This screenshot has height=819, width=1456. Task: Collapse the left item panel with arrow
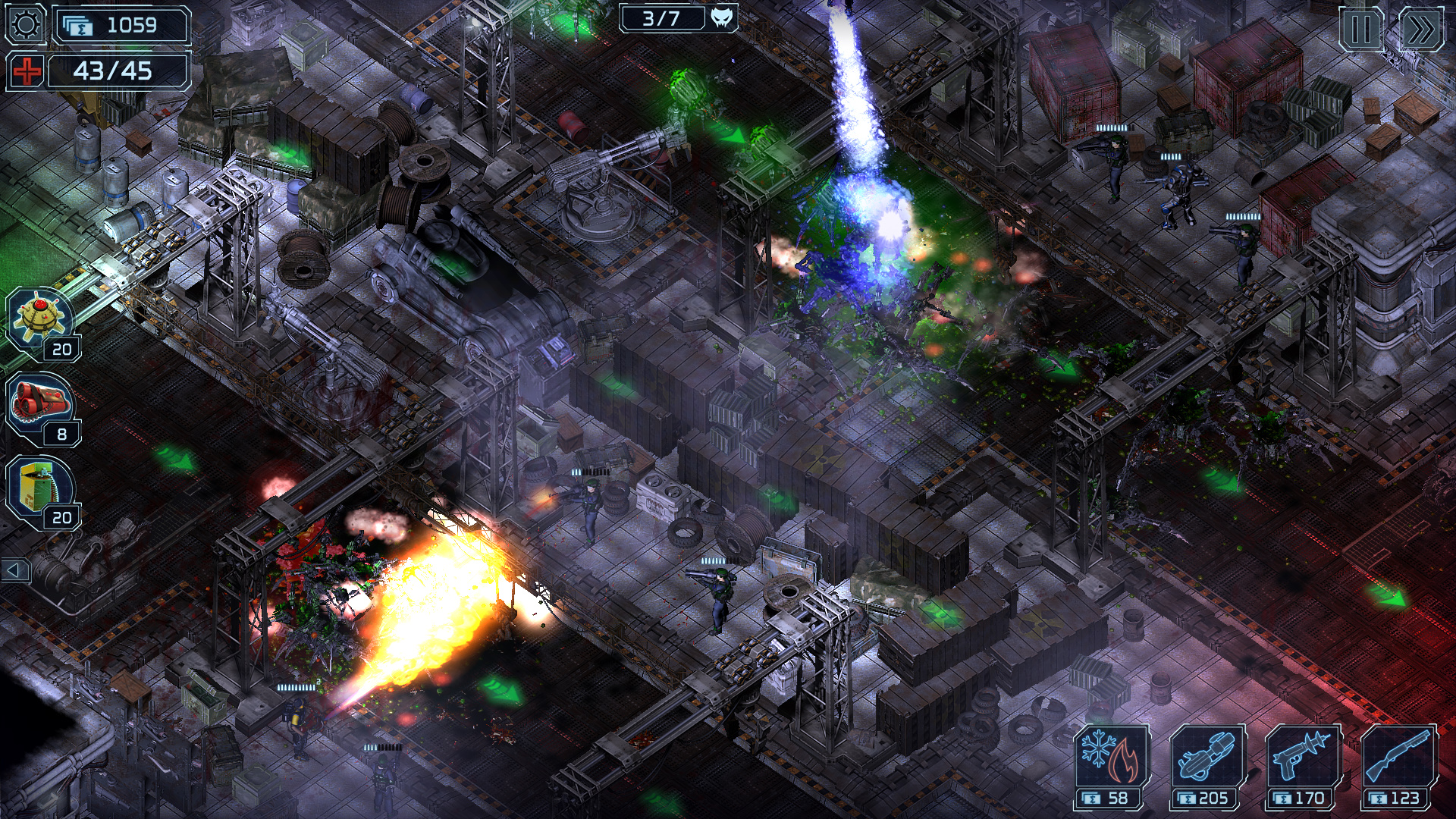pyautogui.click(x=13, y=569)
